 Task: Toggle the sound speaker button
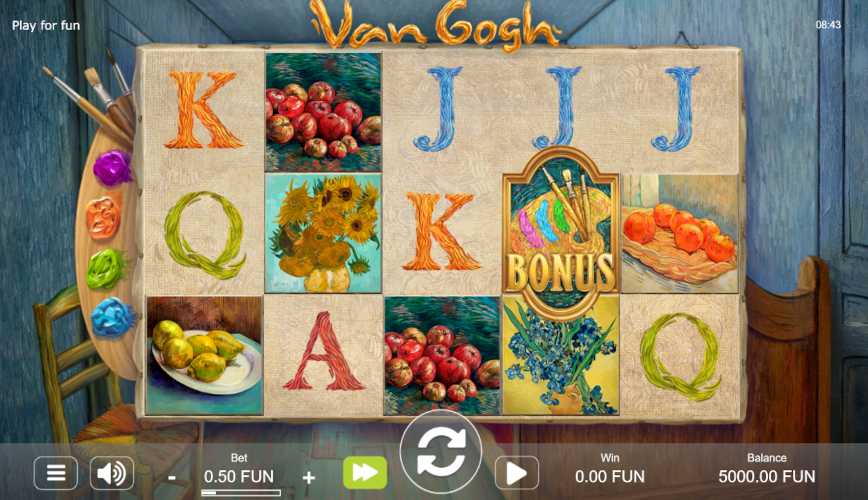tap(112, 473)
